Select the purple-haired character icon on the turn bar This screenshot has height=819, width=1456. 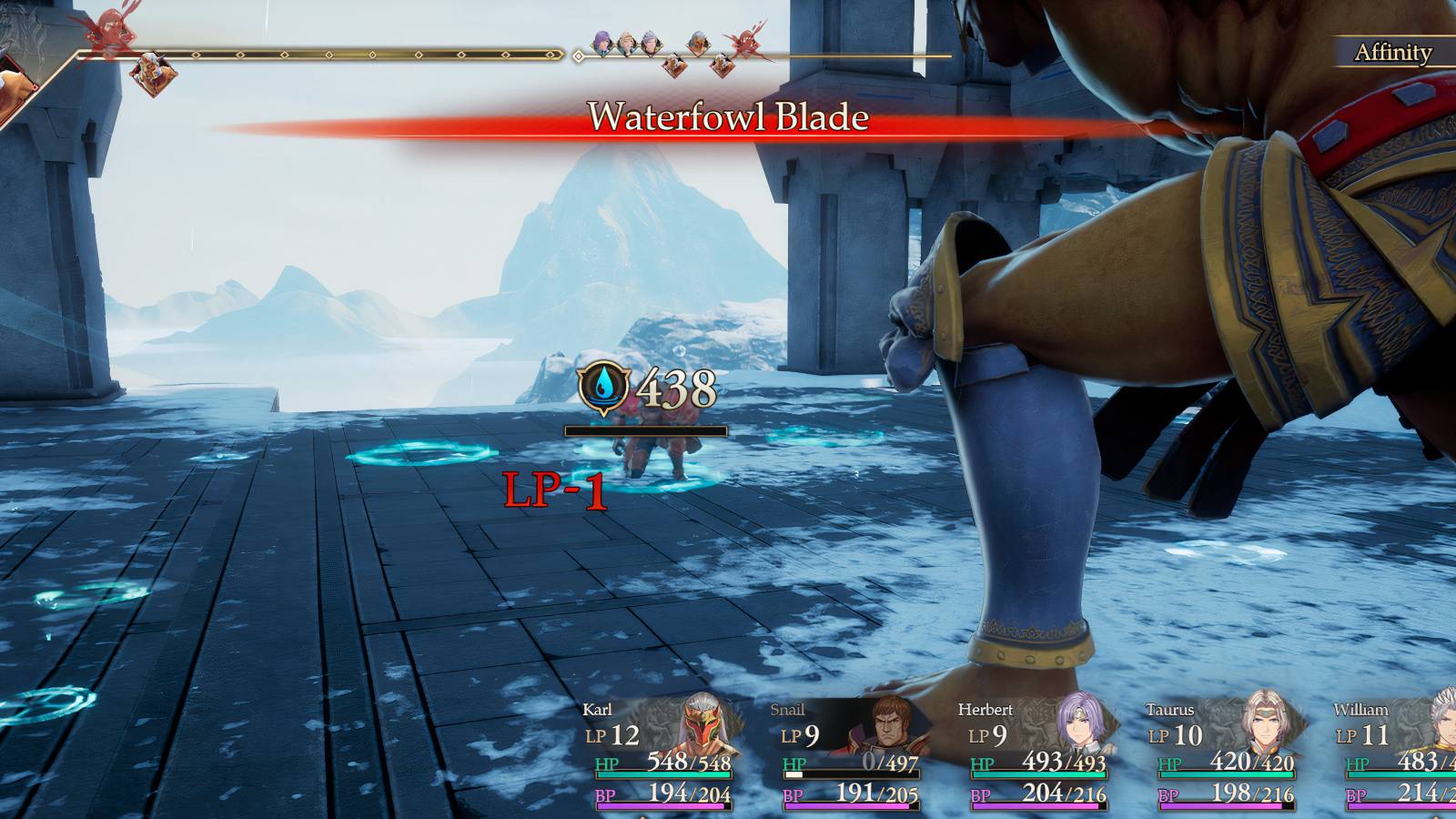click(x=602, y=41)
